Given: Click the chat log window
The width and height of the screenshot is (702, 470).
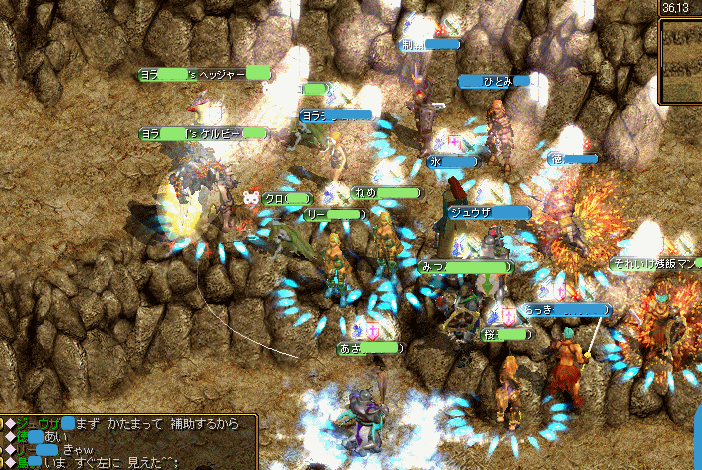Looking at the screenshot, I should pyautogui.click(x=128, y=442).
